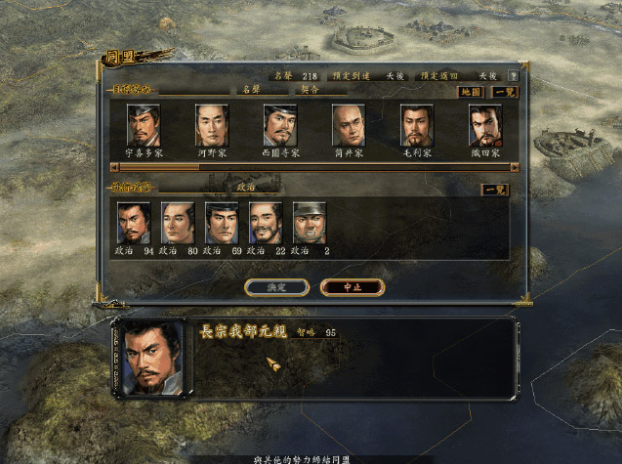622x464 pixels.
Task: Select the officer with 政治 22
Action: click(x=265, y=222)
